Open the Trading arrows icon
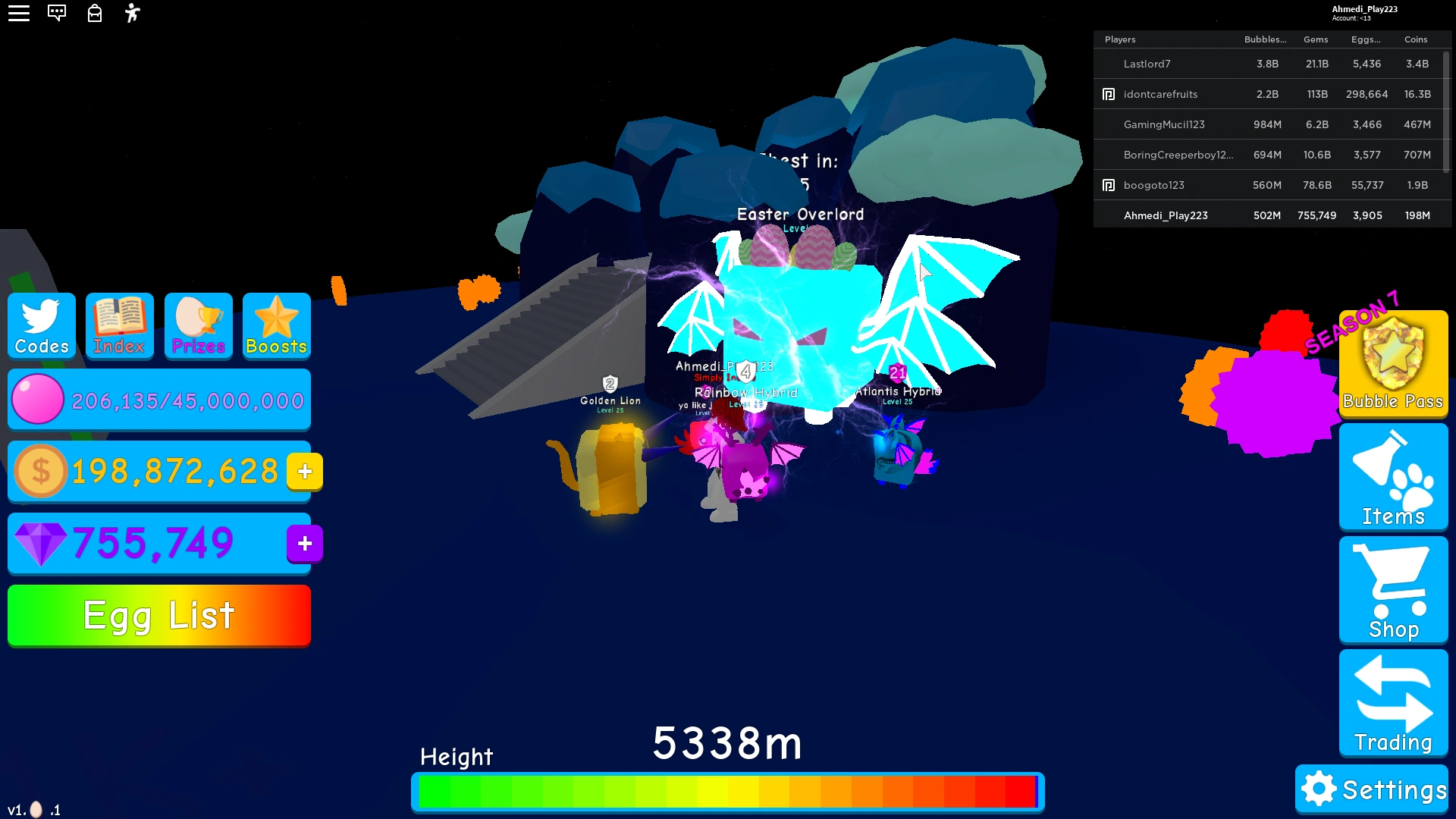The image size is (1456, 819). pyautogui.click(x=1392, y=702)
